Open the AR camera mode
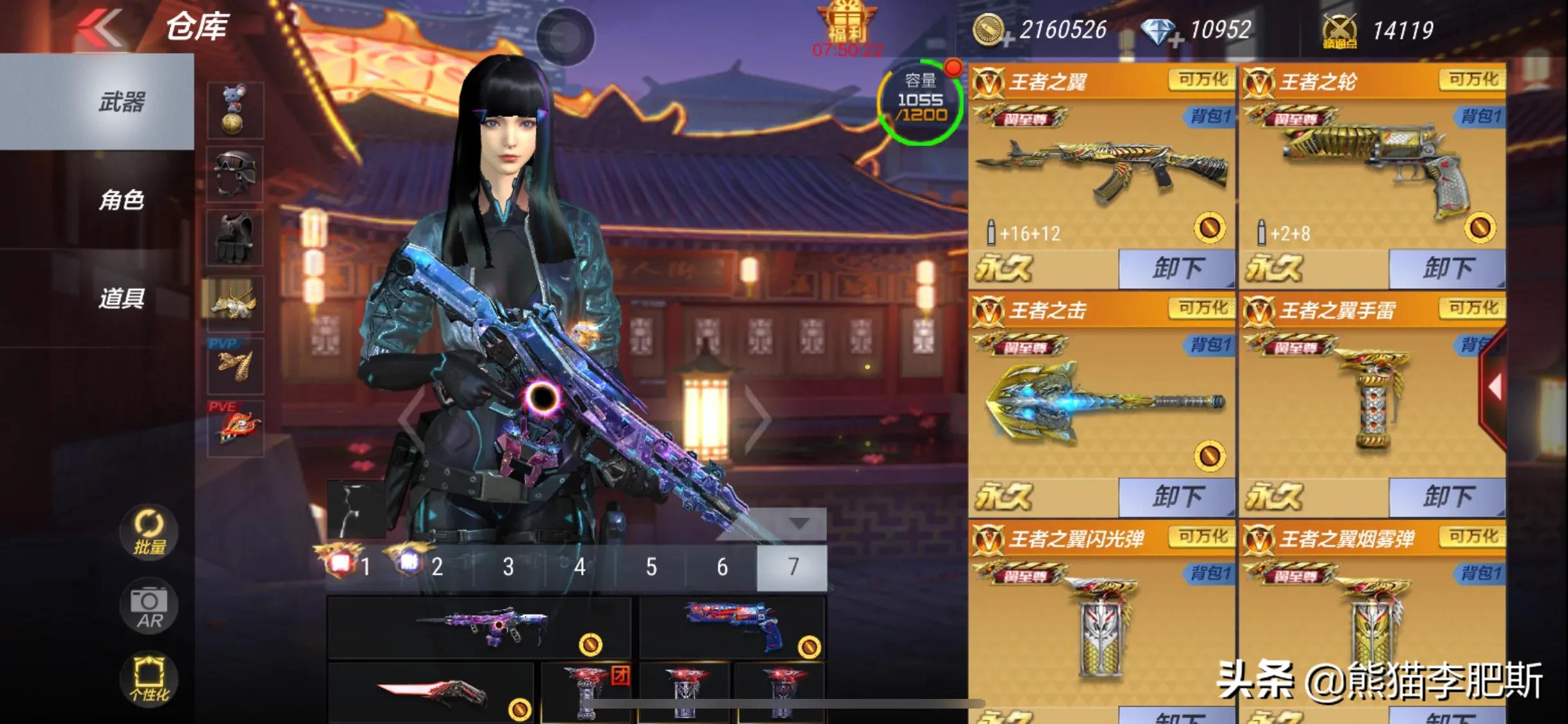This screenshot has height=724, width=1568. click(x=149, y=607)
